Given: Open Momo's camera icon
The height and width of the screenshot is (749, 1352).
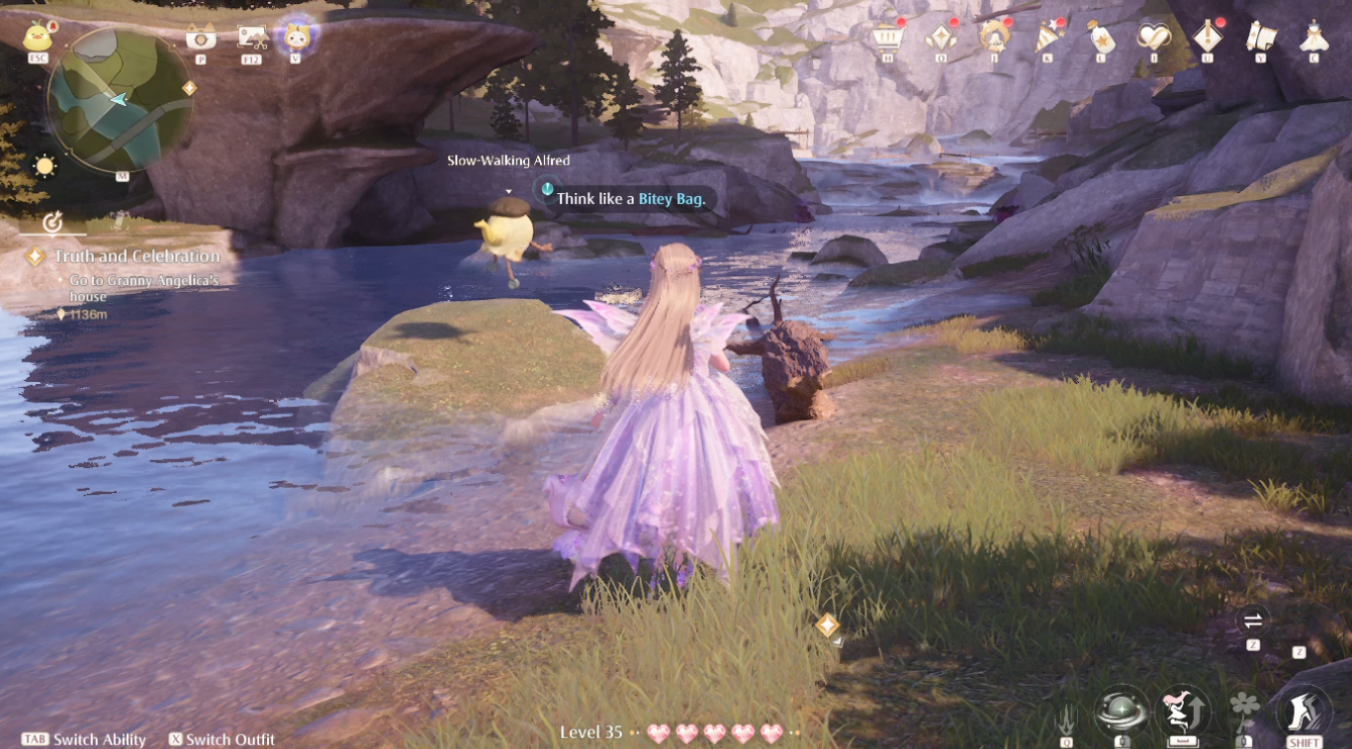Looking at the screenshot, I should (294, 35).
